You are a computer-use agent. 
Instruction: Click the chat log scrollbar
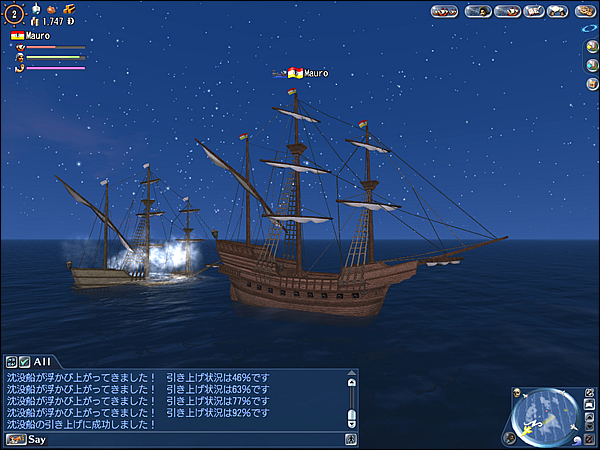click(x=351, y=400)
